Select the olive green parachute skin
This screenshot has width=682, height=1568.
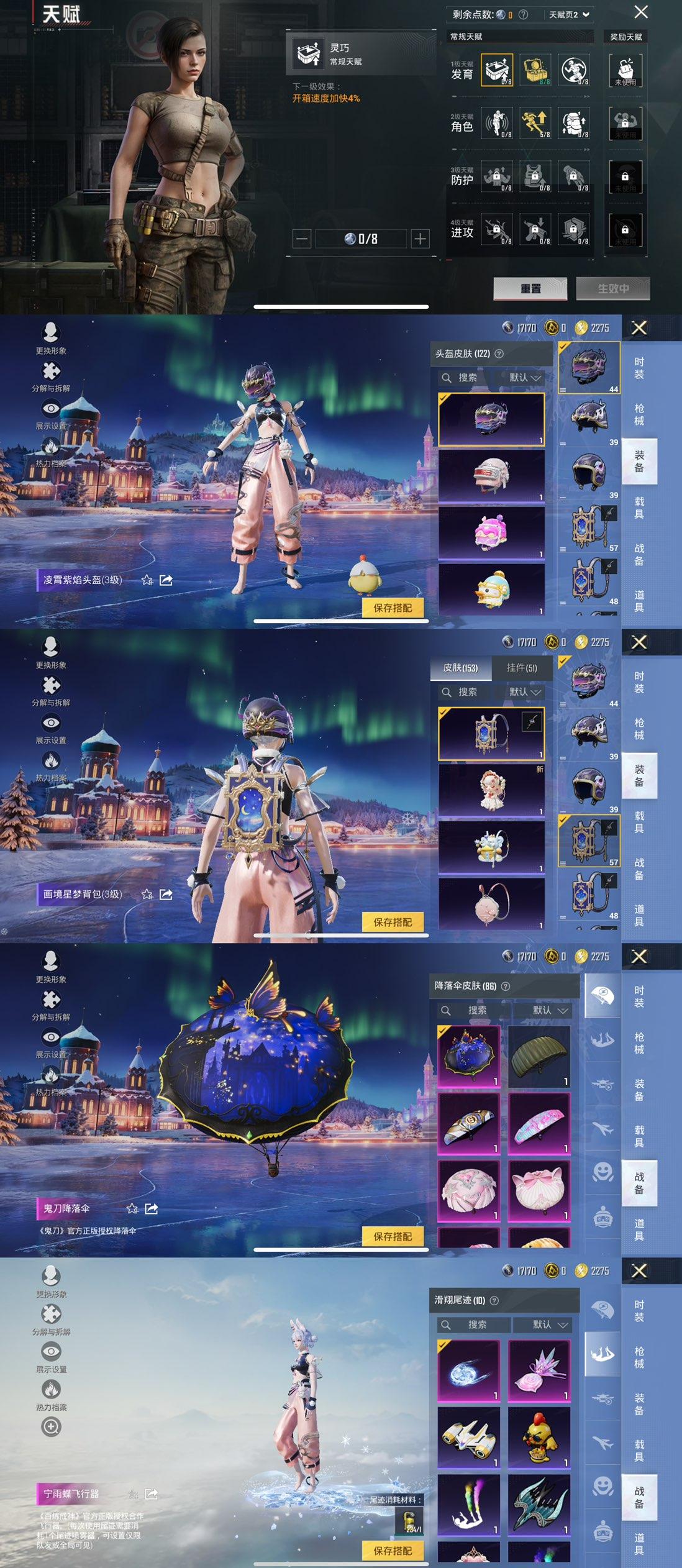539,1055
